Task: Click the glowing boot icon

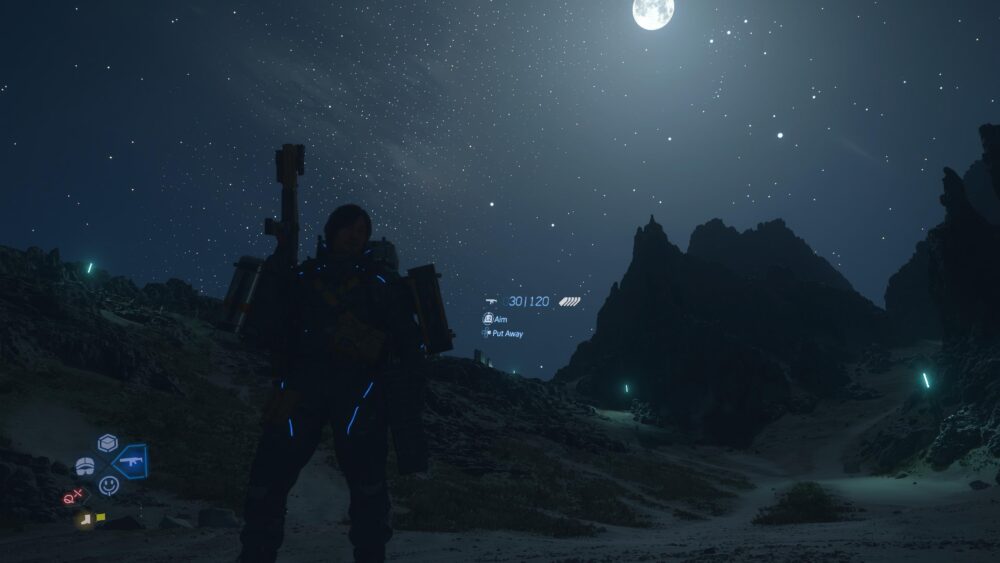Action: point(86,518)
